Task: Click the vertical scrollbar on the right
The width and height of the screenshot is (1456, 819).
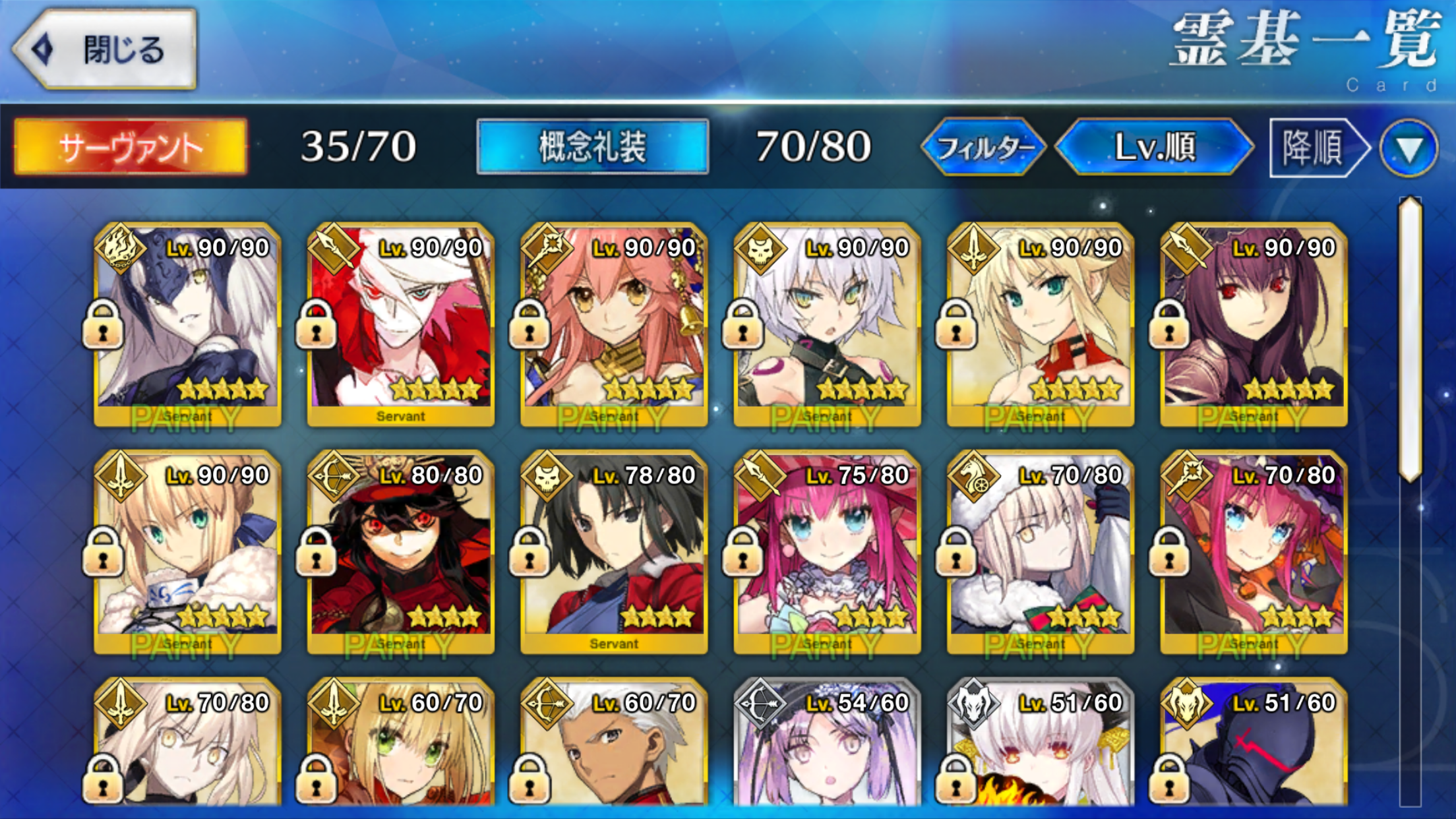Action: point(1410,340)
